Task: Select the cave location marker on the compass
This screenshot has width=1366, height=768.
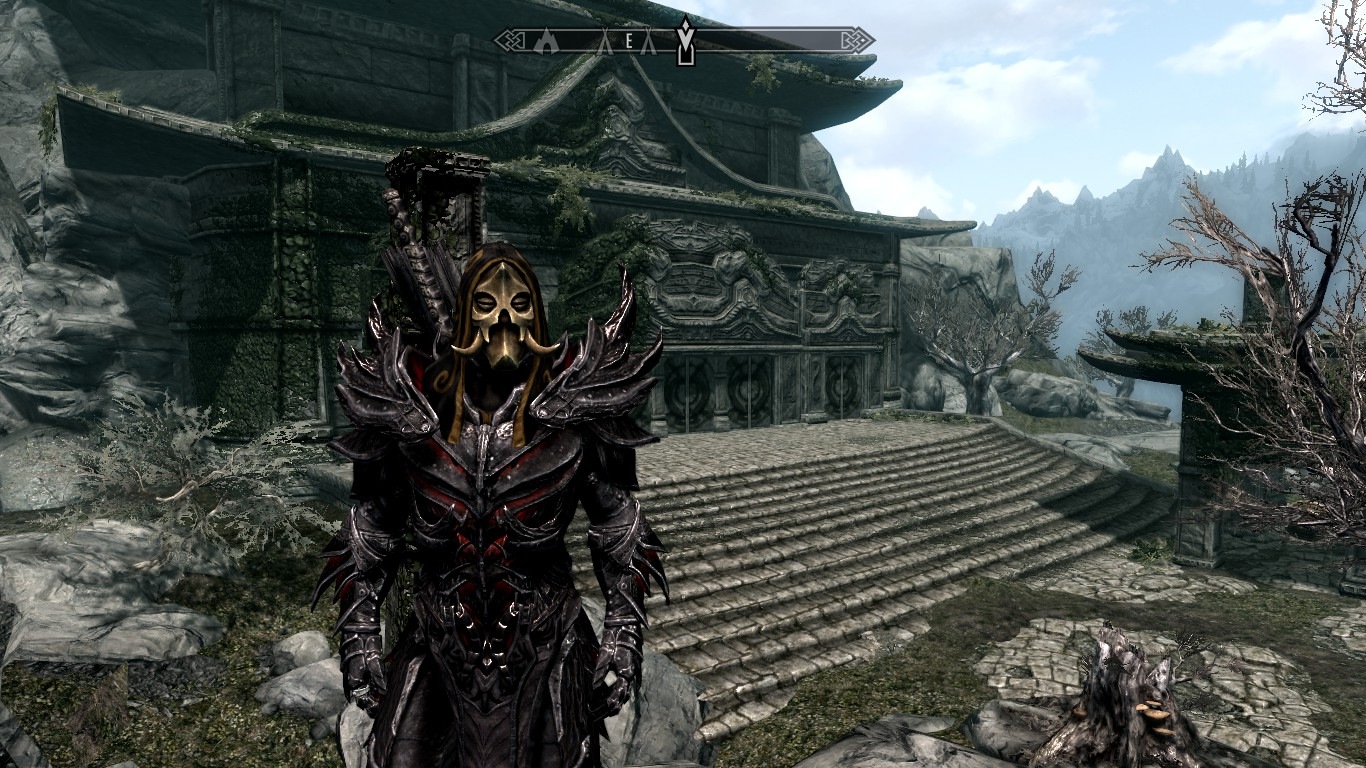Action: pos(544,41)
